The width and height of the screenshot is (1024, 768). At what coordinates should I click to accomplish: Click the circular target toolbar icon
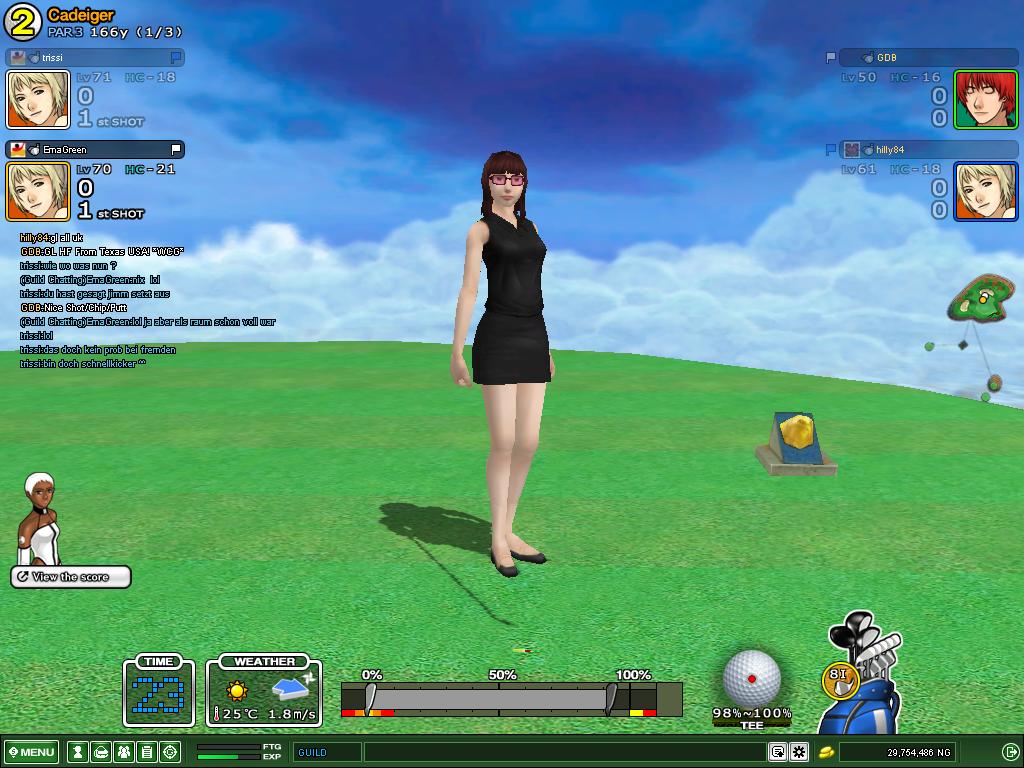click(170, 752)
